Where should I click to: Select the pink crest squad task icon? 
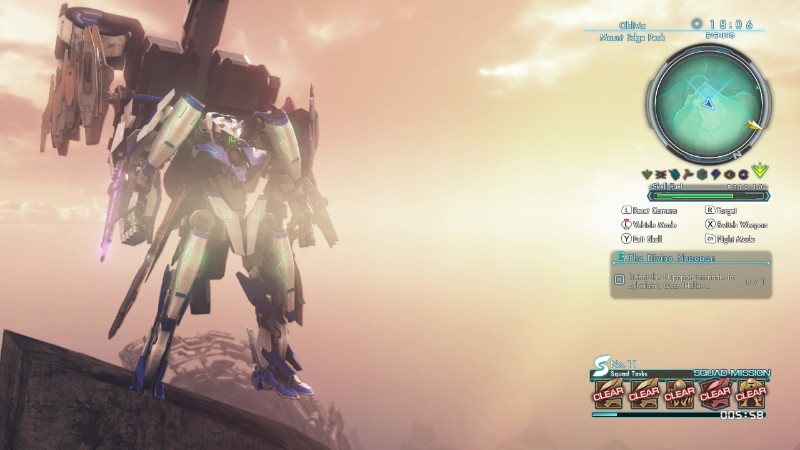click(714, 393)
